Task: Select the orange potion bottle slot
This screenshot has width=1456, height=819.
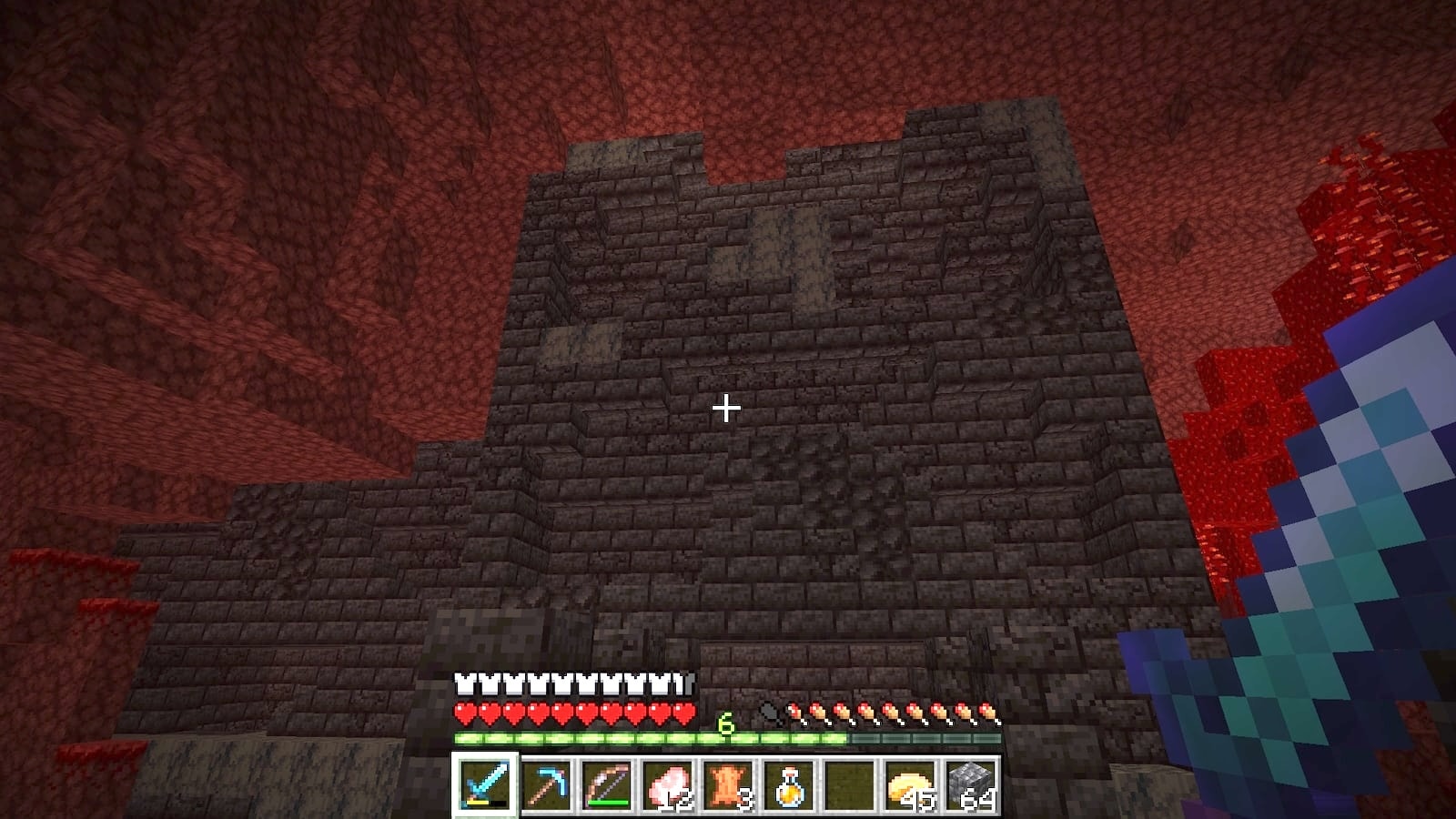Action: pyautogui.click(x=790, y=784)
